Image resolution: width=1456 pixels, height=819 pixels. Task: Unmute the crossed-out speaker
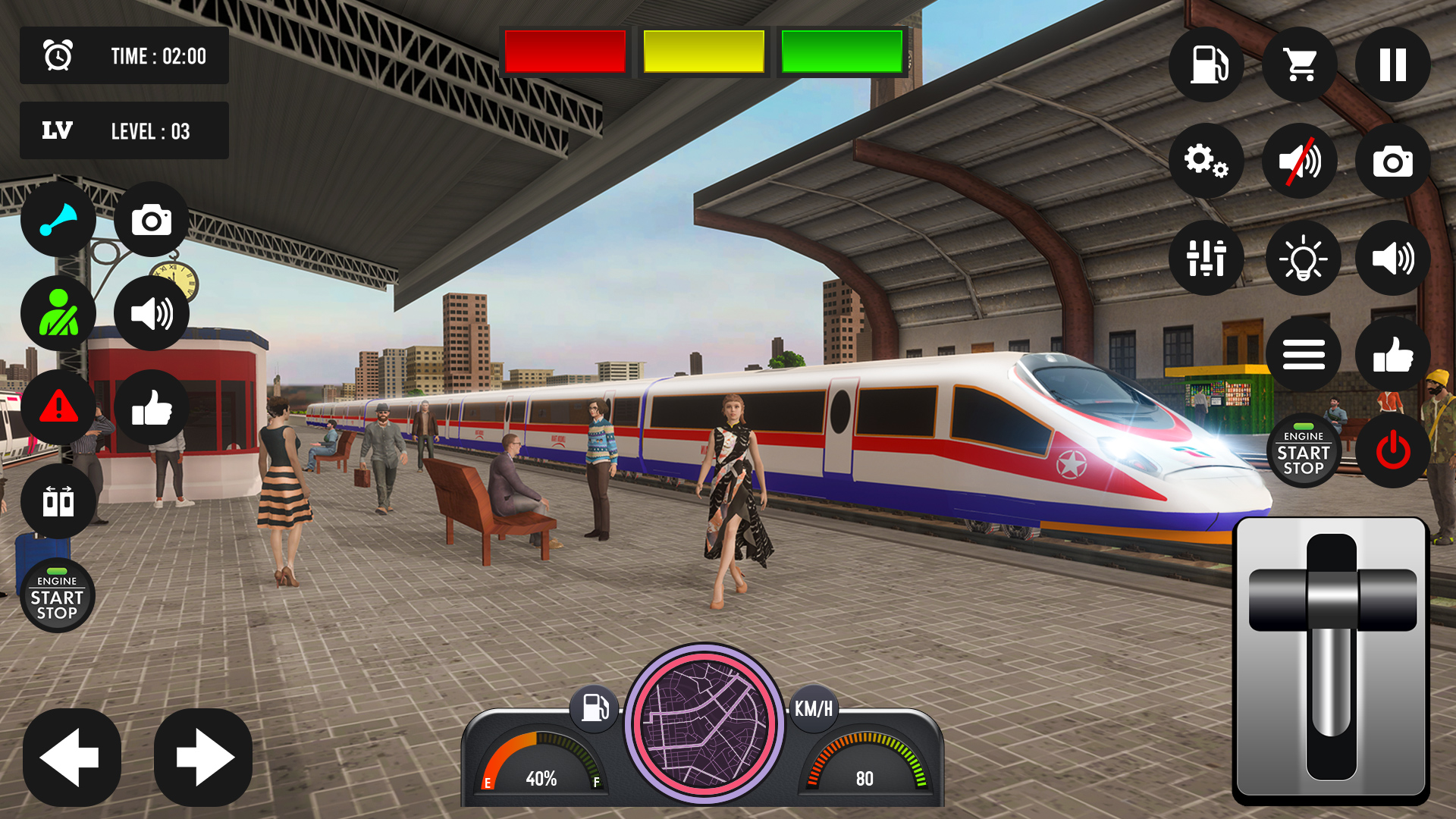[x=1300, y=162]
